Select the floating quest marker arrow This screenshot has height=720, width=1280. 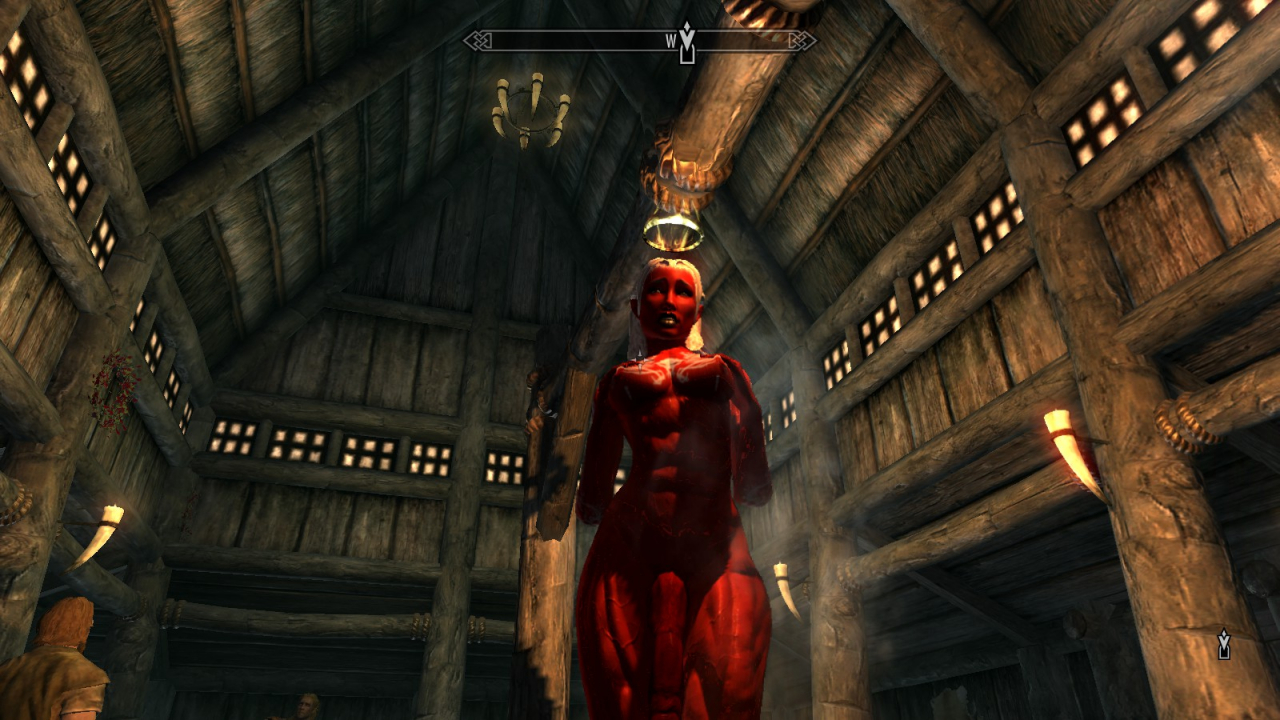tap(1223, 644)
